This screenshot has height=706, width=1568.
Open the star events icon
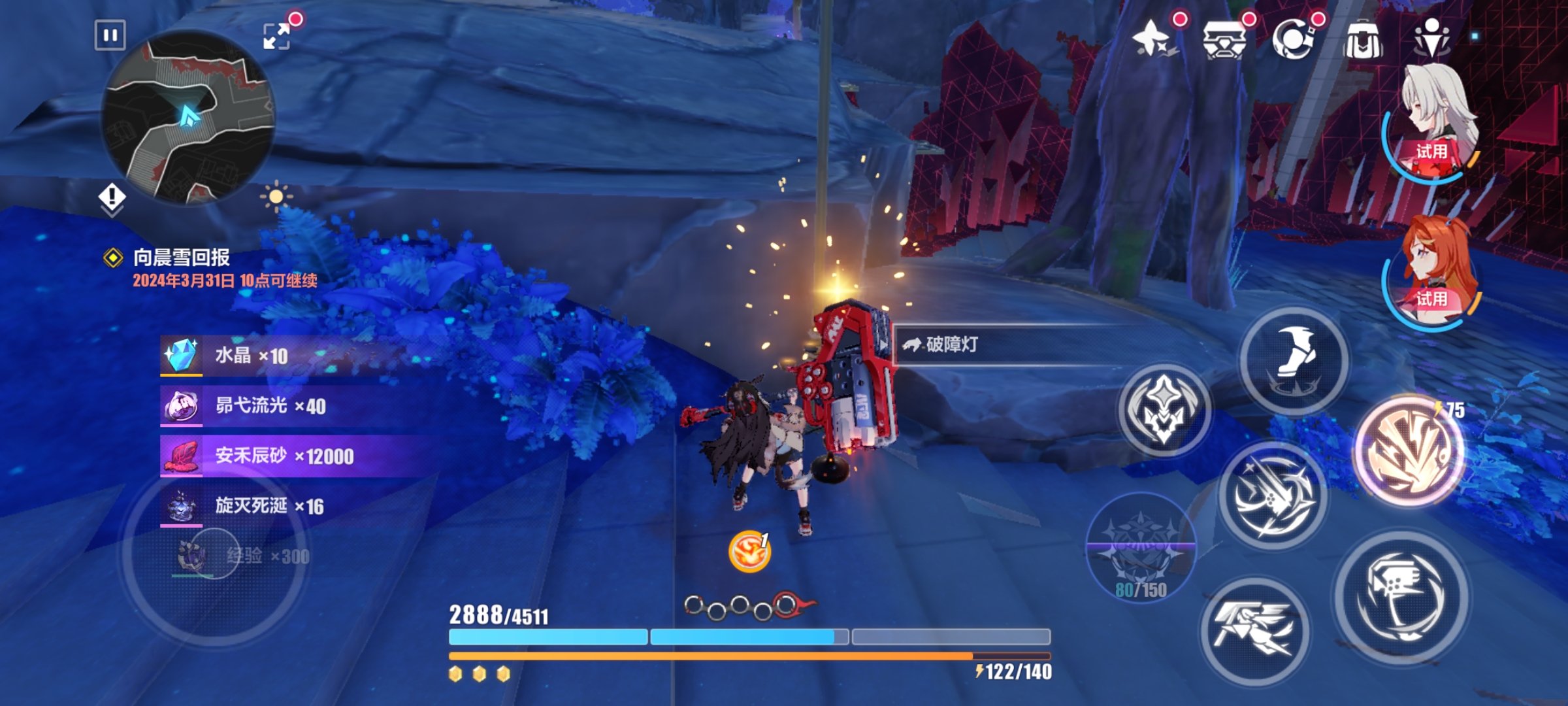coord(1154,38)
